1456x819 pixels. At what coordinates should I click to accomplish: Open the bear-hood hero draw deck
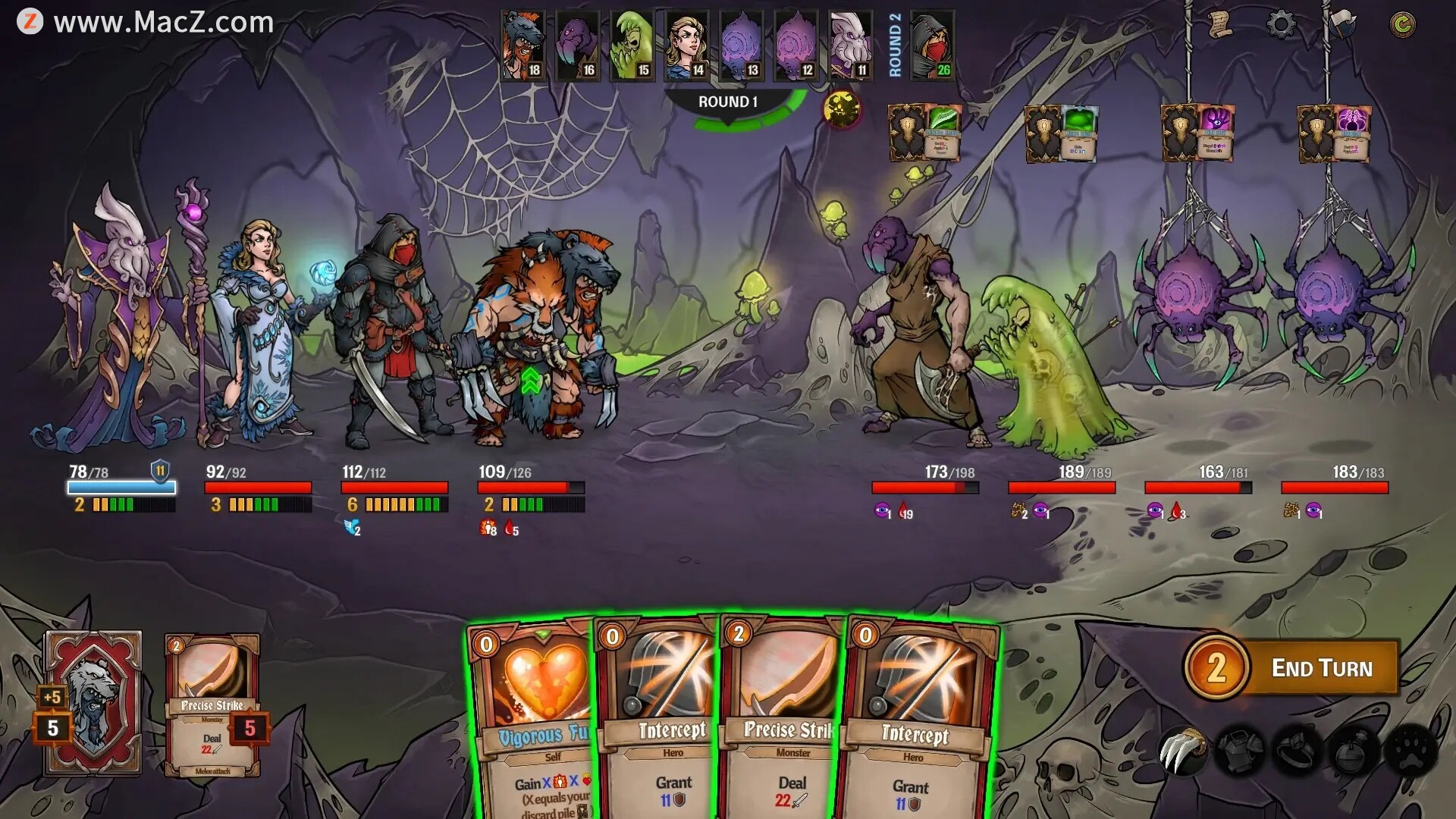(93, 703)
